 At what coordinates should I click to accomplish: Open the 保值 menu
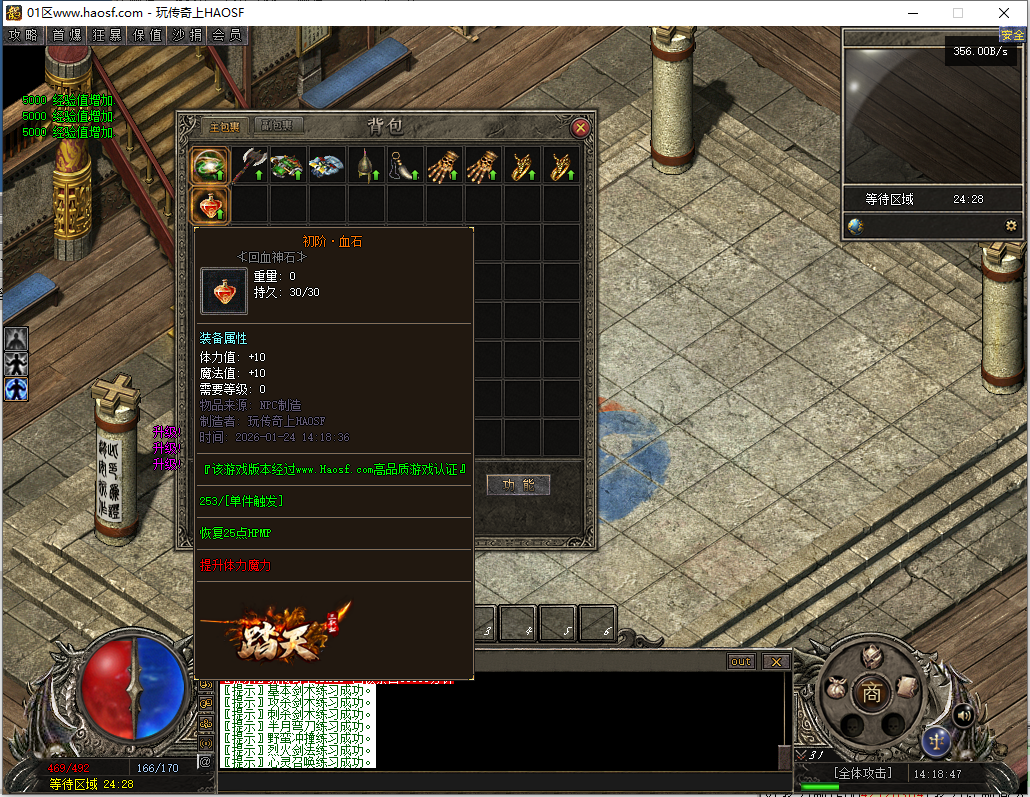click(x=148, y=34)
